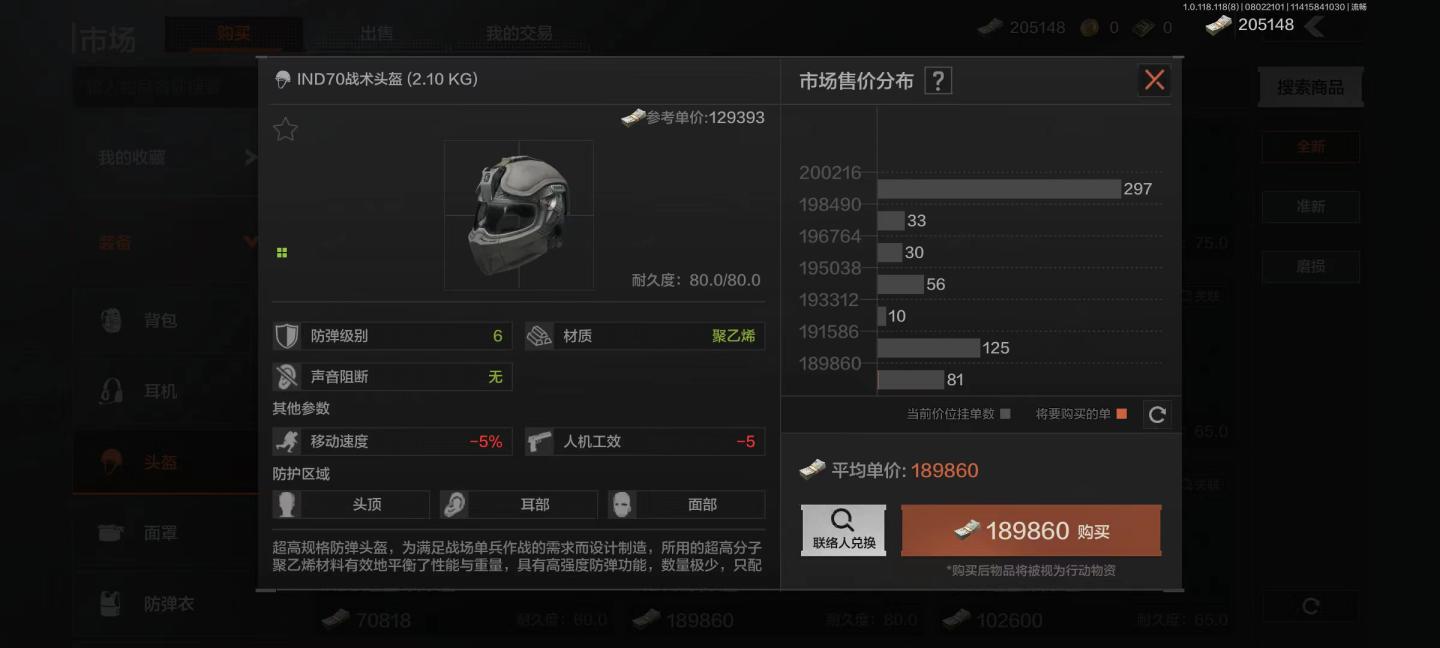Open the price distribution help question mark
The height and width of the screenshot is (648, 1440).
[x=937, y=81]
